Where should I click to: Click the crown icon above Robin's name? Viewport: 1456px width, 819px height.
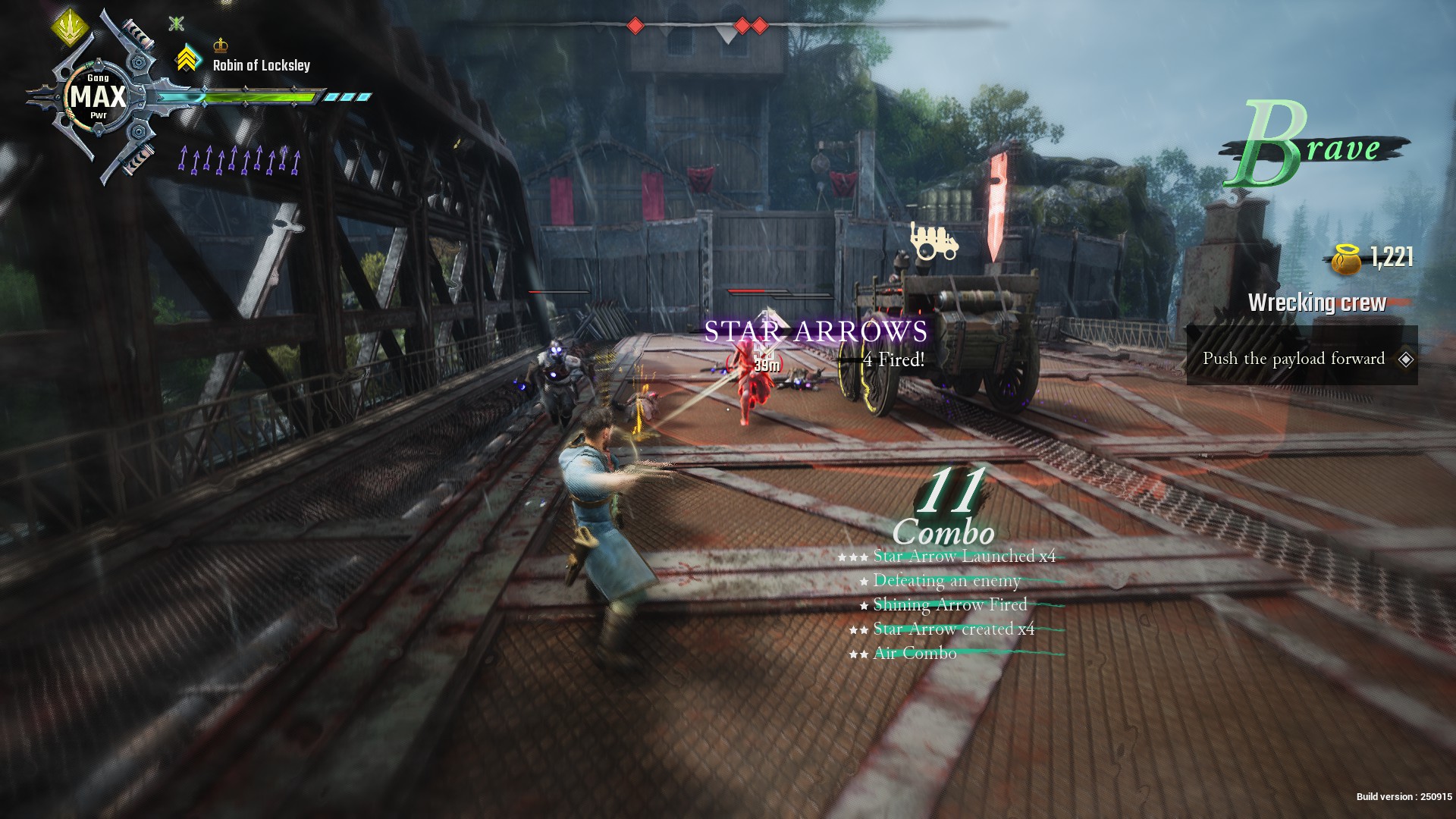221,44
